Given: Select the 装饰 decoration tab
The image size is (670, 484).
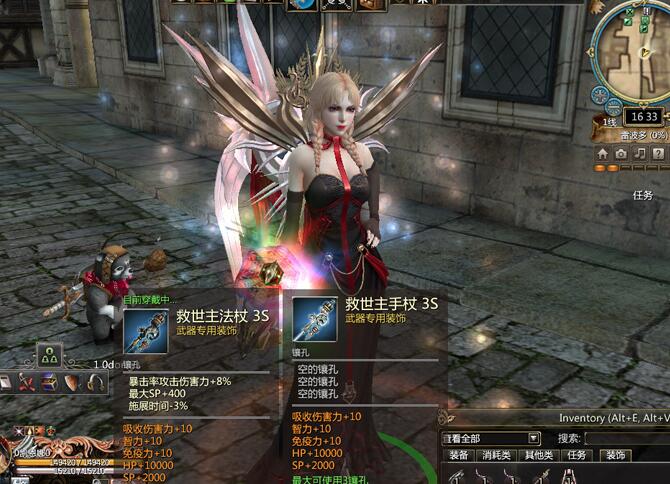Looking at the screenshot, I should click(x=614, y=455).
